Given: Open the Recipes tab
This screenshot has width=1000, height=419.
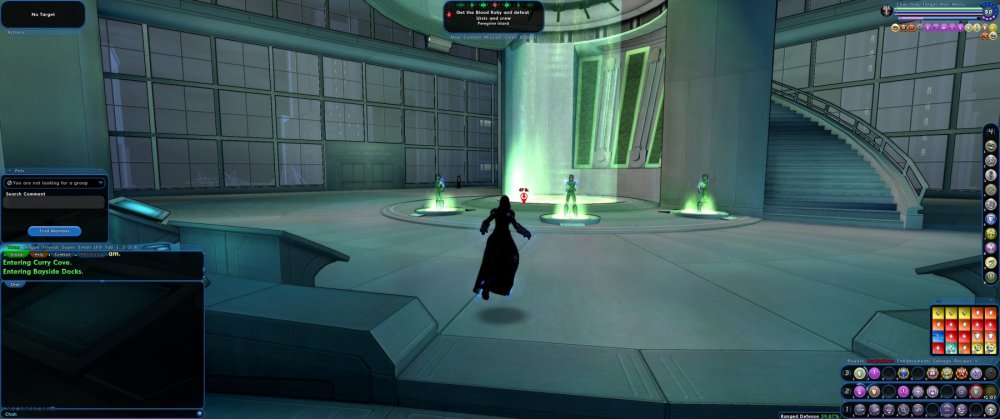Looking at the screenshot, I should pyautogui.click(x=972, y=360).
